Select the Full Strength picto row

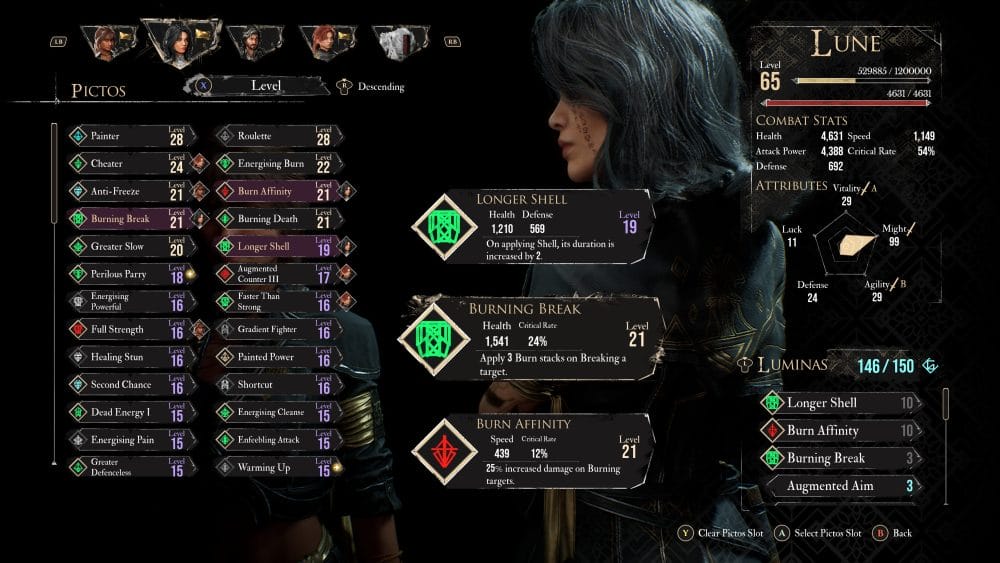[x=130, y=329]
